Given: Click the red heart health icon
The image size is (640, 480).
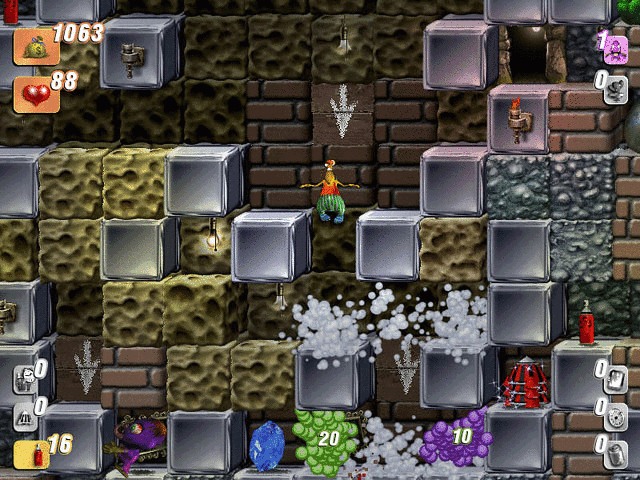Looking at the screenshot, I should [x=30, y=93].
